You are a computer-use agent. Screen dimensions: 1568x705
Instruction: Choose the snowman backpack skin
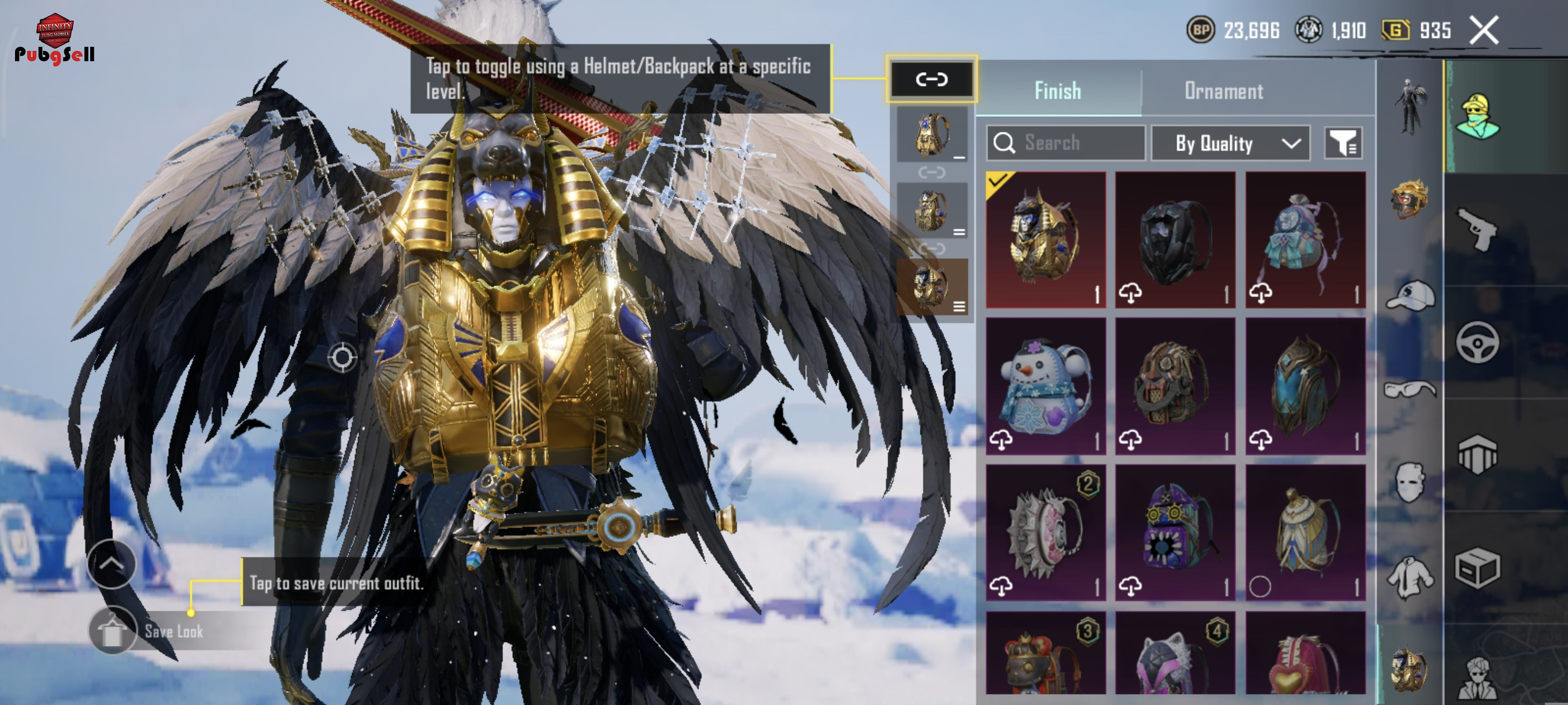click(x=1046, y=386)
